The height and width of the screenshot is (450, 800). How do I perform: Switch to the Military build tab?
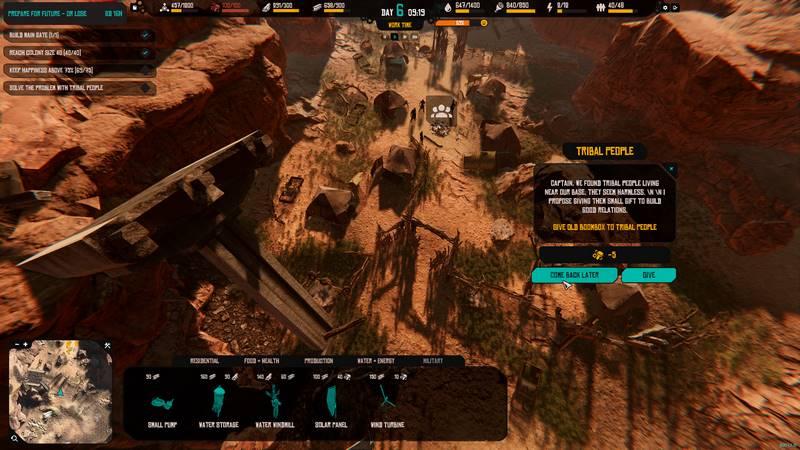tap(432, 360)
